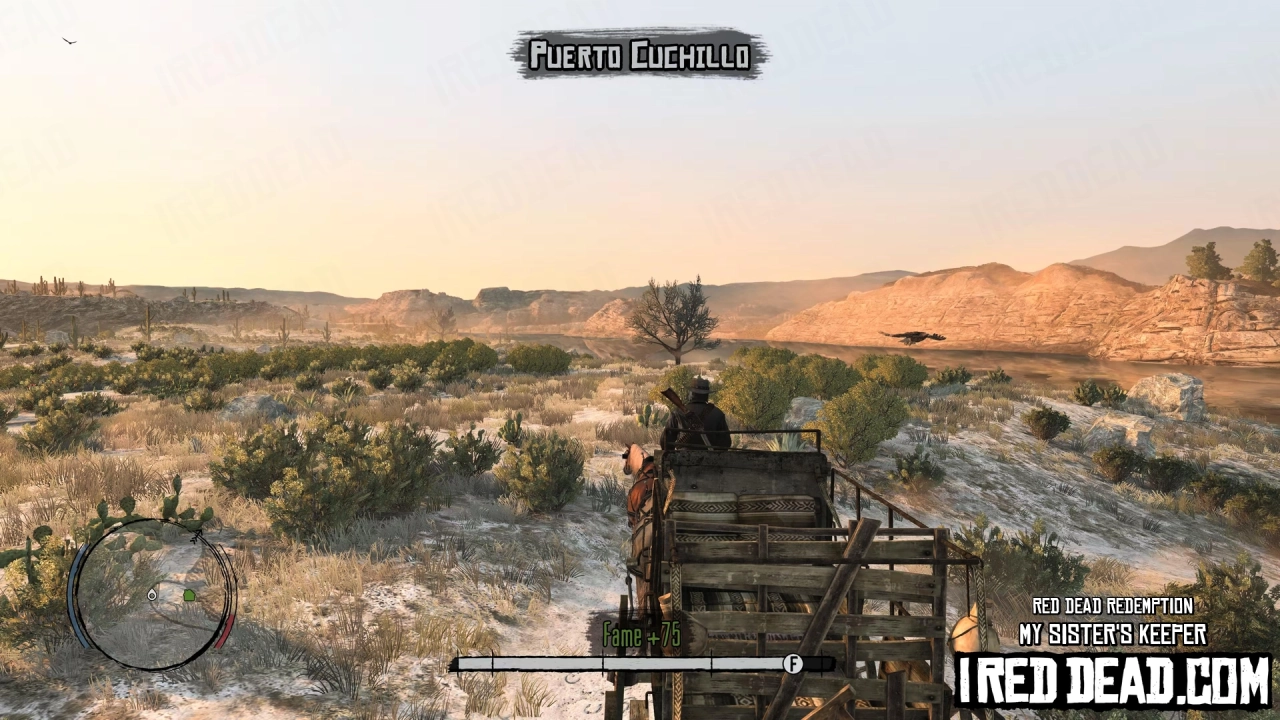The width and height of the screenshot is (1280, 720).
Task: Click the red Dead Eye arc on the minimap
Action: point(226,631)
